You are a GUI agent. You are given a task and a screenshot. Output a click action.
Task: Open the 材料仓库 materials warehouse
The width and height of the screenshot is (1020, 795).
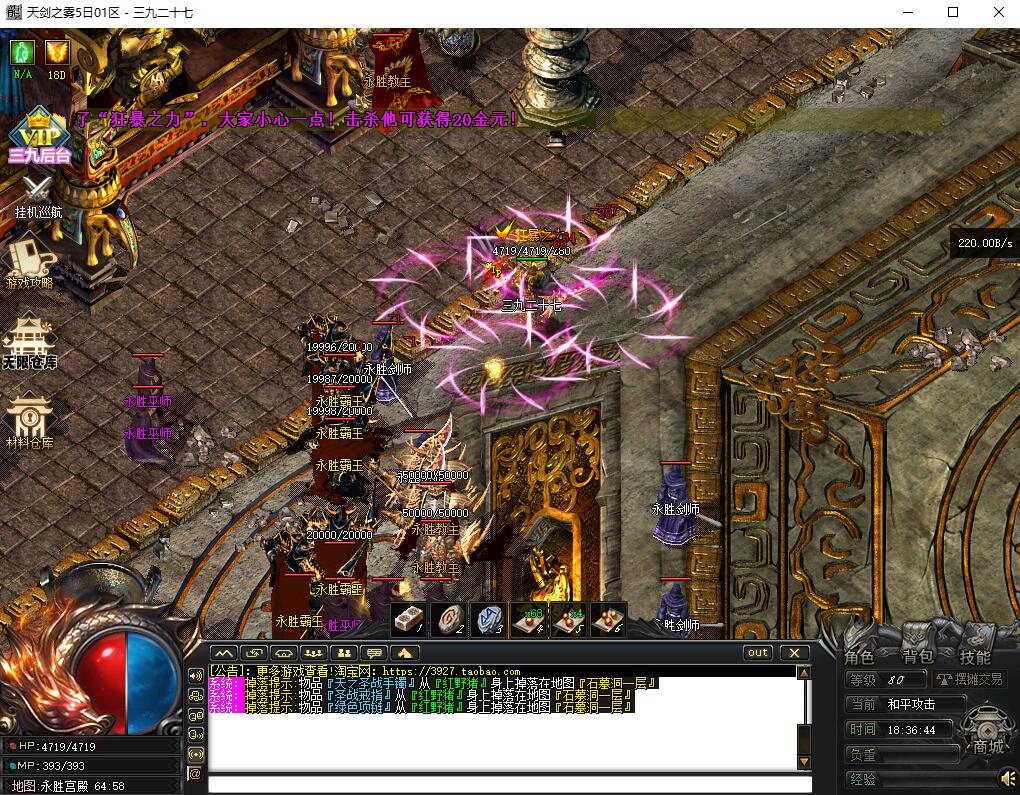point(29,420)
